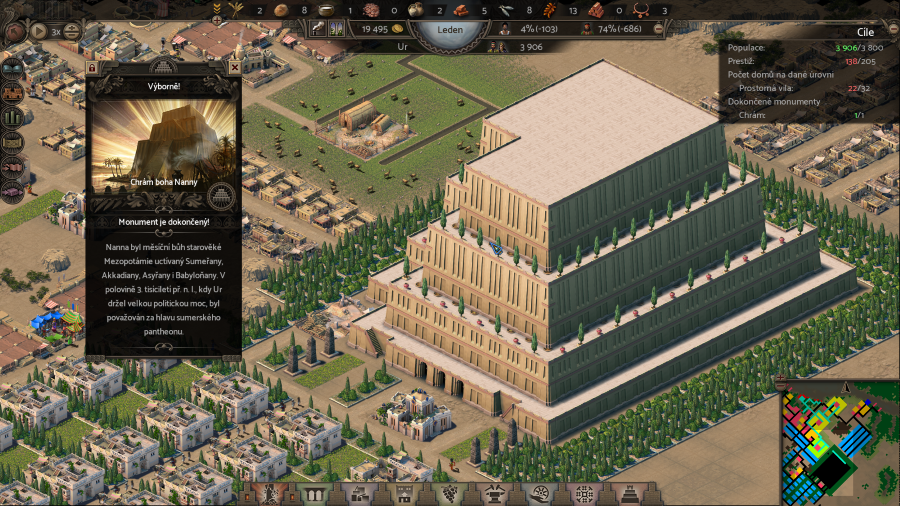The image size is (900, 506).
Task: Open the city walls overlay icon
Action: coord(13,92)
